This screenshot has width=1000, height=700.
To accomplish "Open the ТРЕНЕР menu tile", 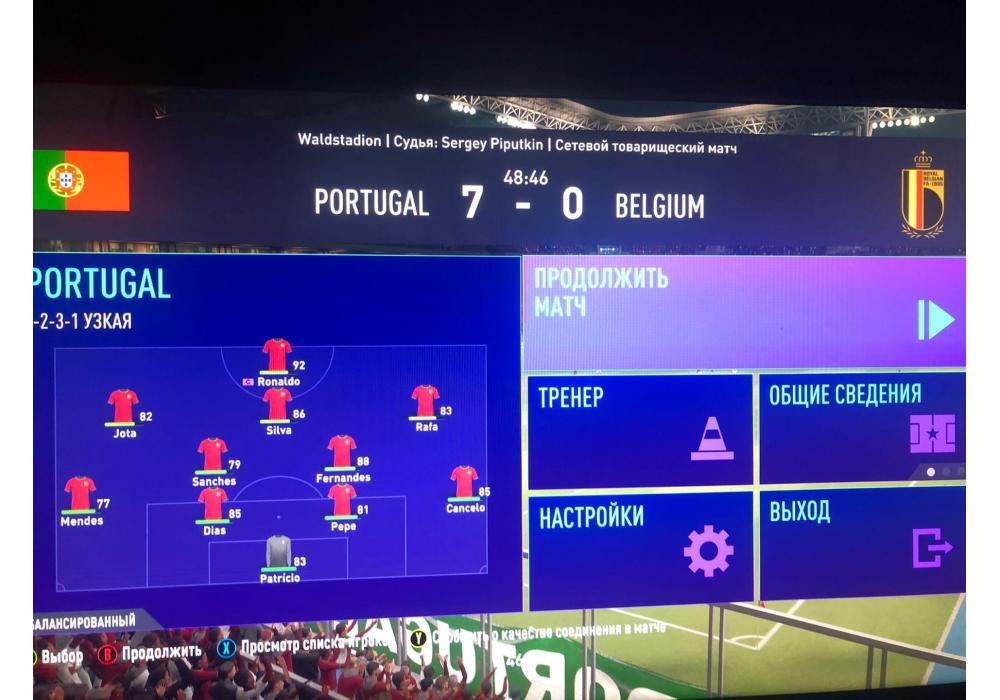I will pyautogui.click(x=640, y=429).
